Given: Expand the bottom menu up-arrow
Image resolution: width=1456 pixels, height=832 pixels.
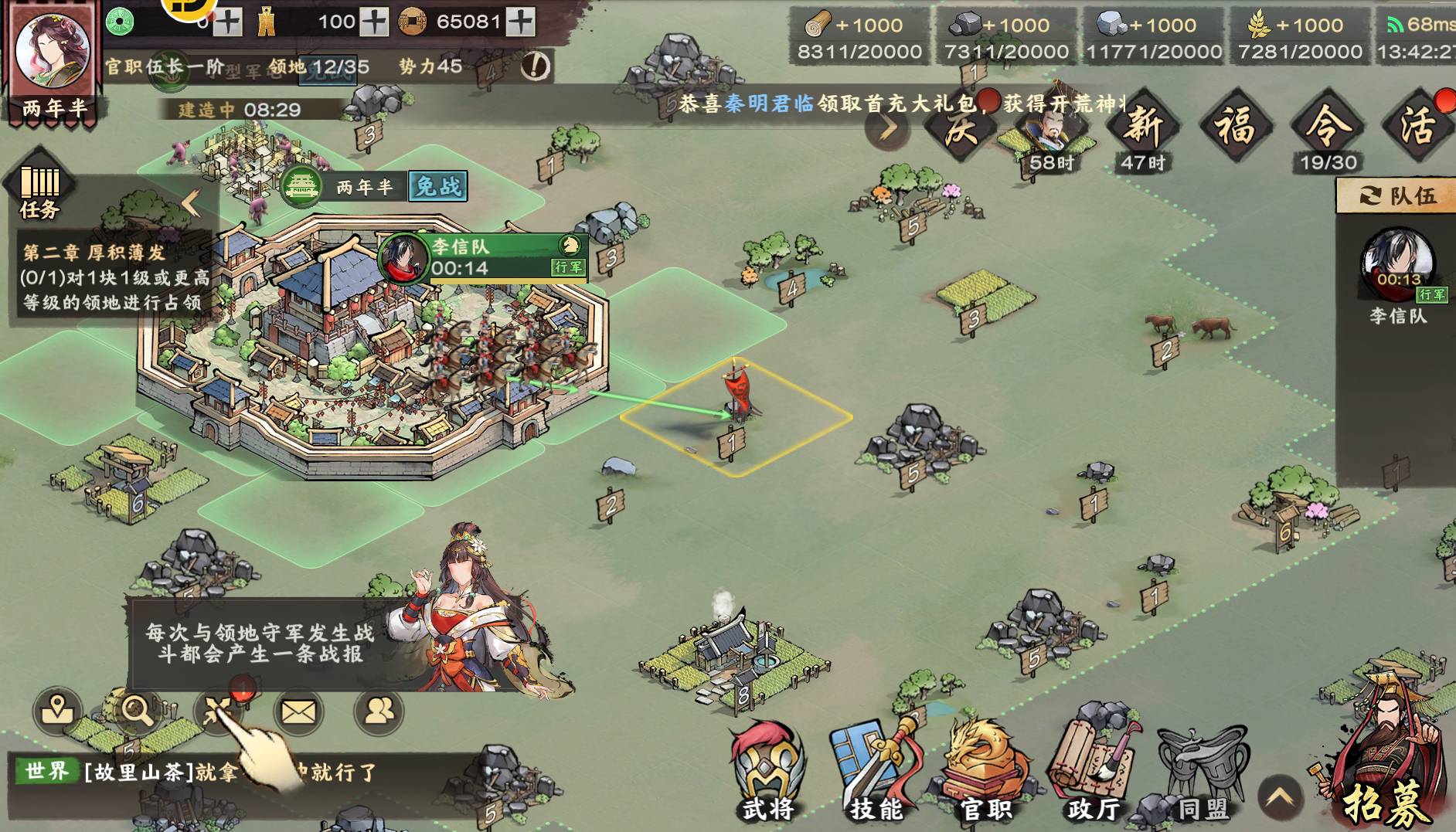Looking at the screenshot, I should tap(1280, 797).
